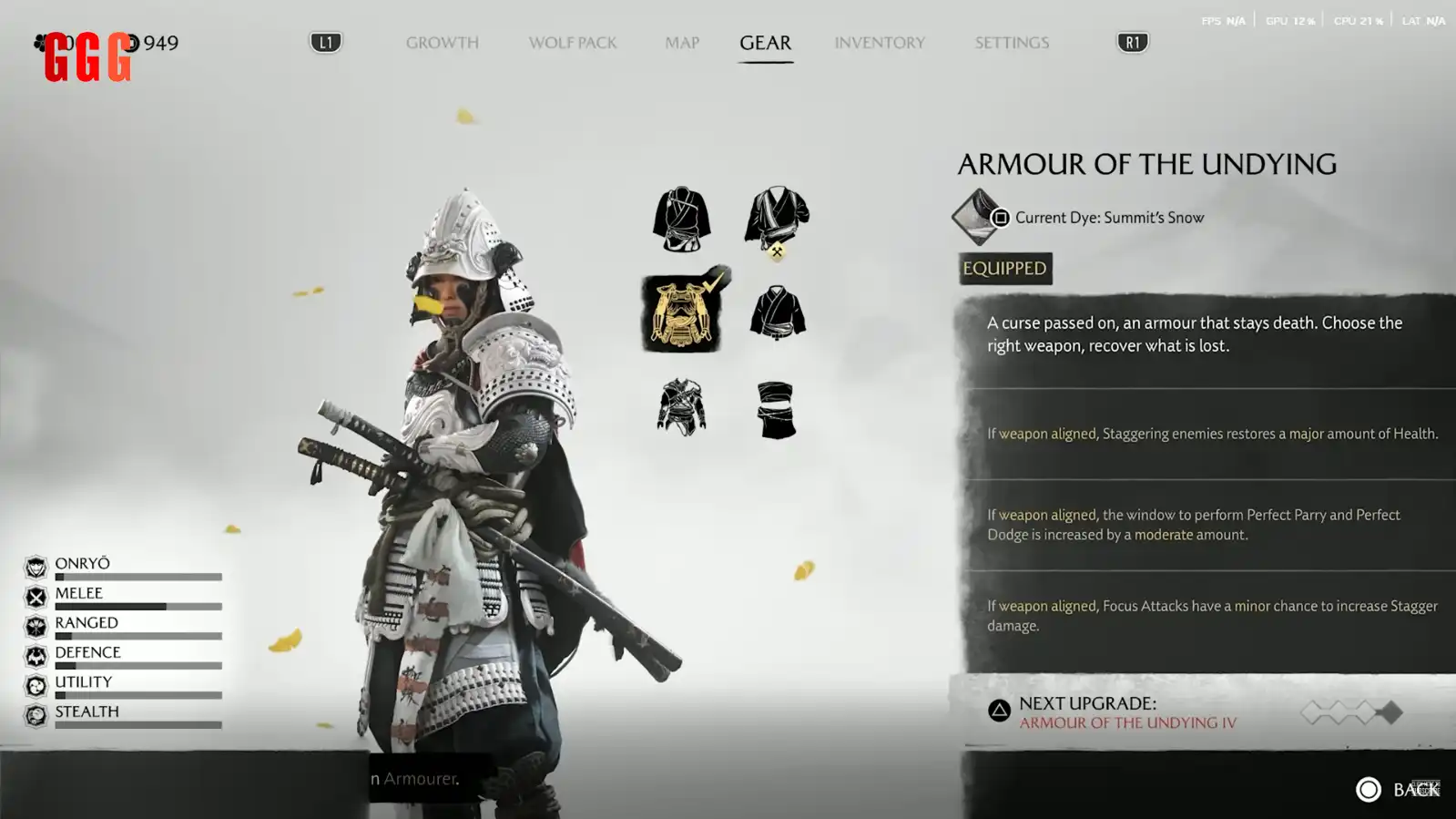Viewport: 1456px width, 819px height.
Task: Pick the dark plated armour with clawed gauntlets
Action: point(681,407)
